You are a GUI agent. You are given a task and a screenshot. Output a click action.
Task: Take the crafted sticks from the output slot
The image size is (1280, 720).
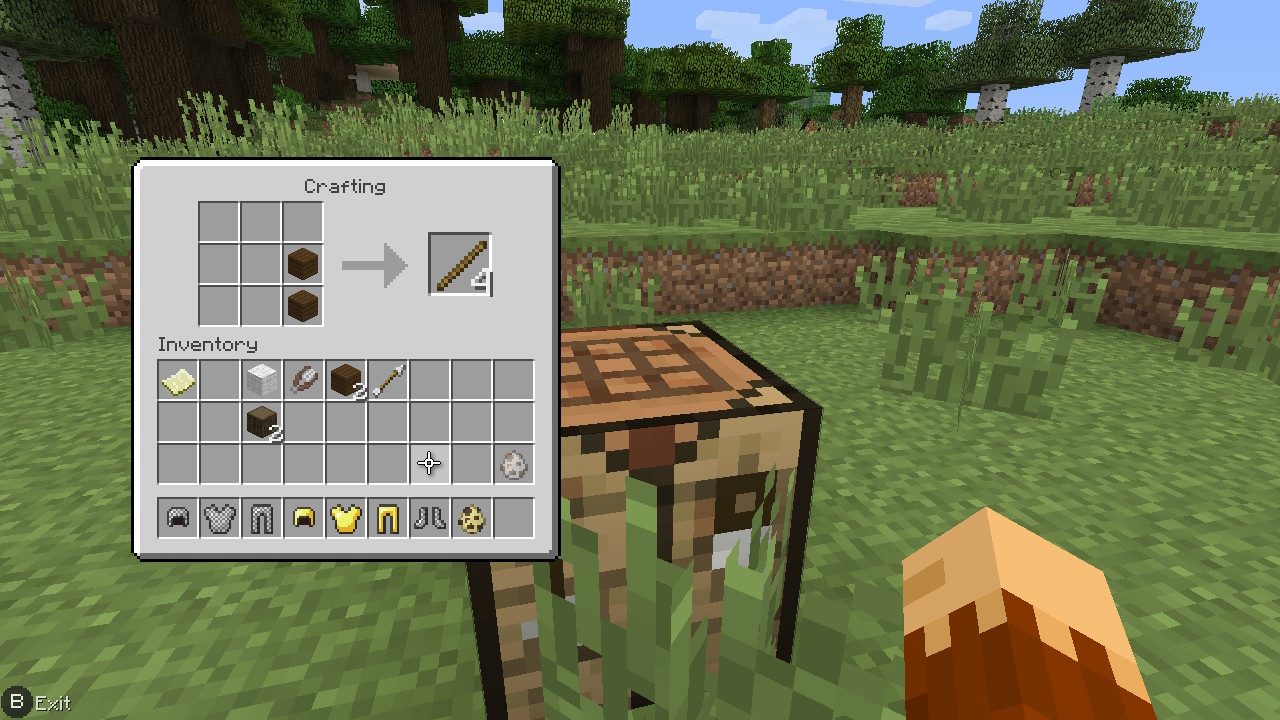click(x=460, y=265)
